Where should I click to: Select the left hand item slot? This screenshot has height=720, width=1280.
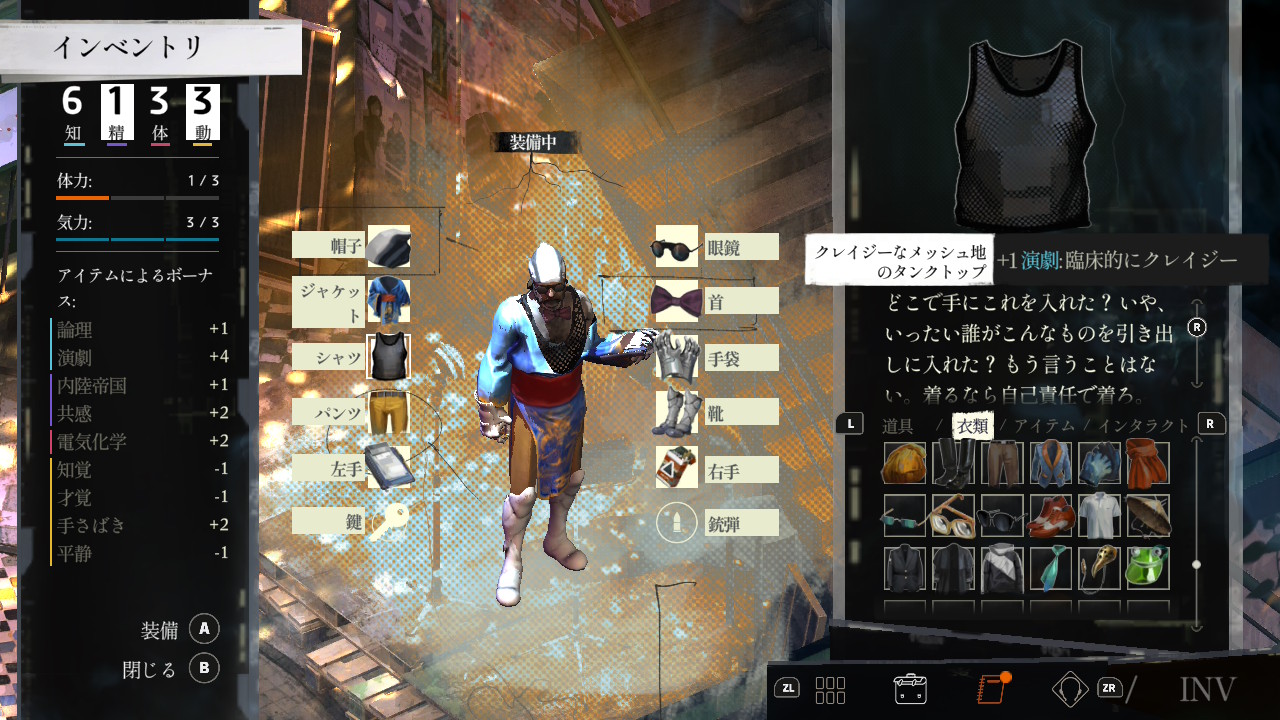(388, 468)
